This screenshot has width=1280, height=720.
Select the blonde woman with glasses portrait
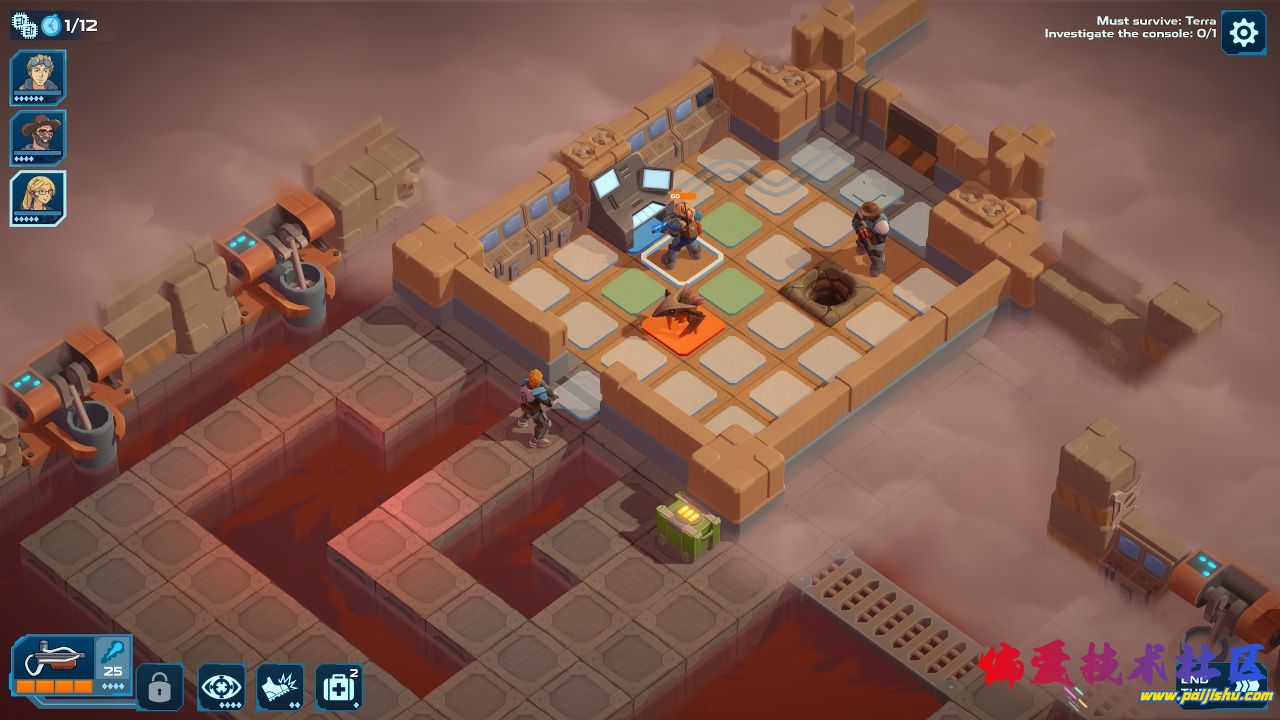click(39, 197)
